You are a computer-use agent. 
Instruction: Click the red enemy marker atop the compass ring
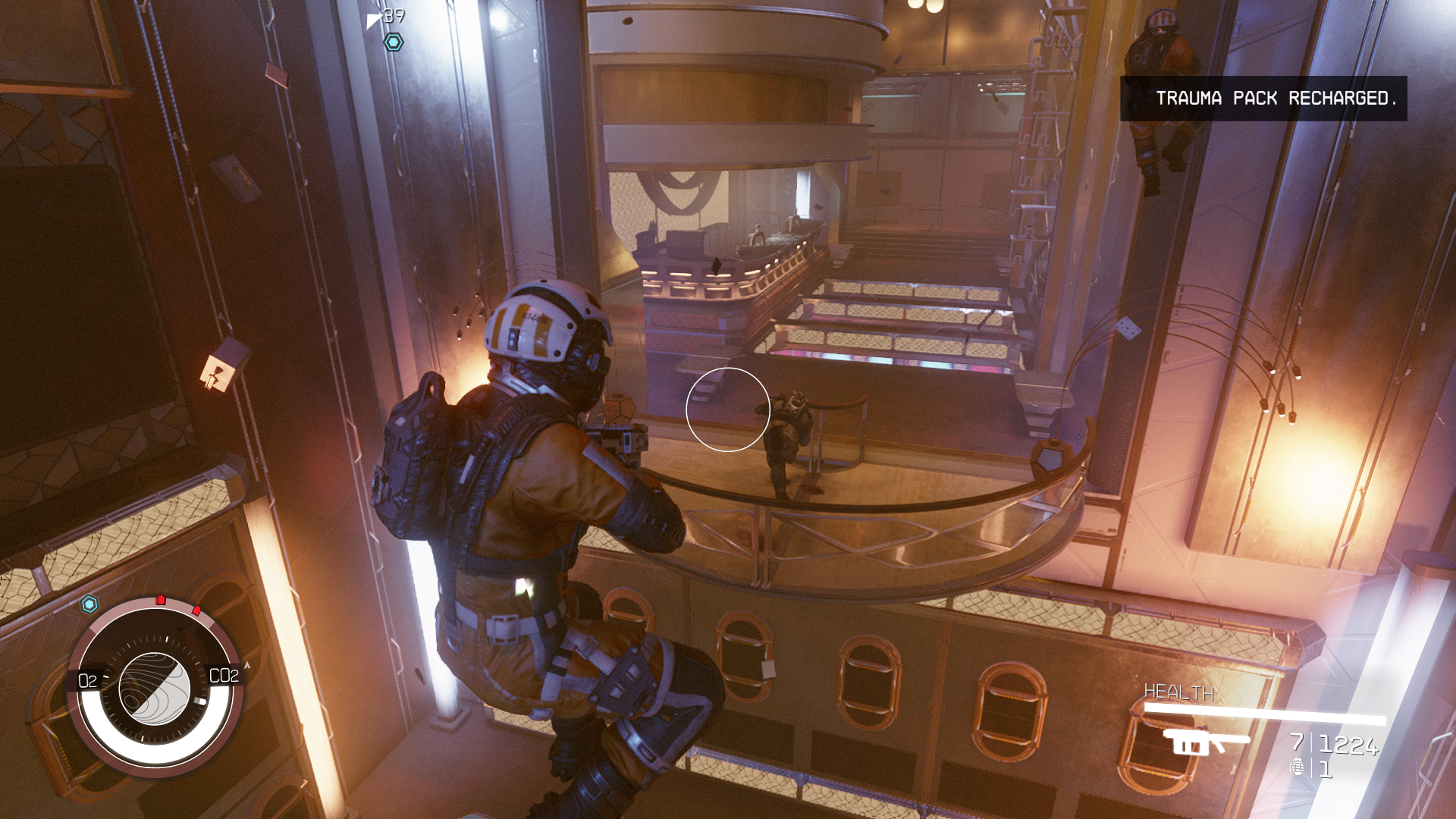coord(160,599)
